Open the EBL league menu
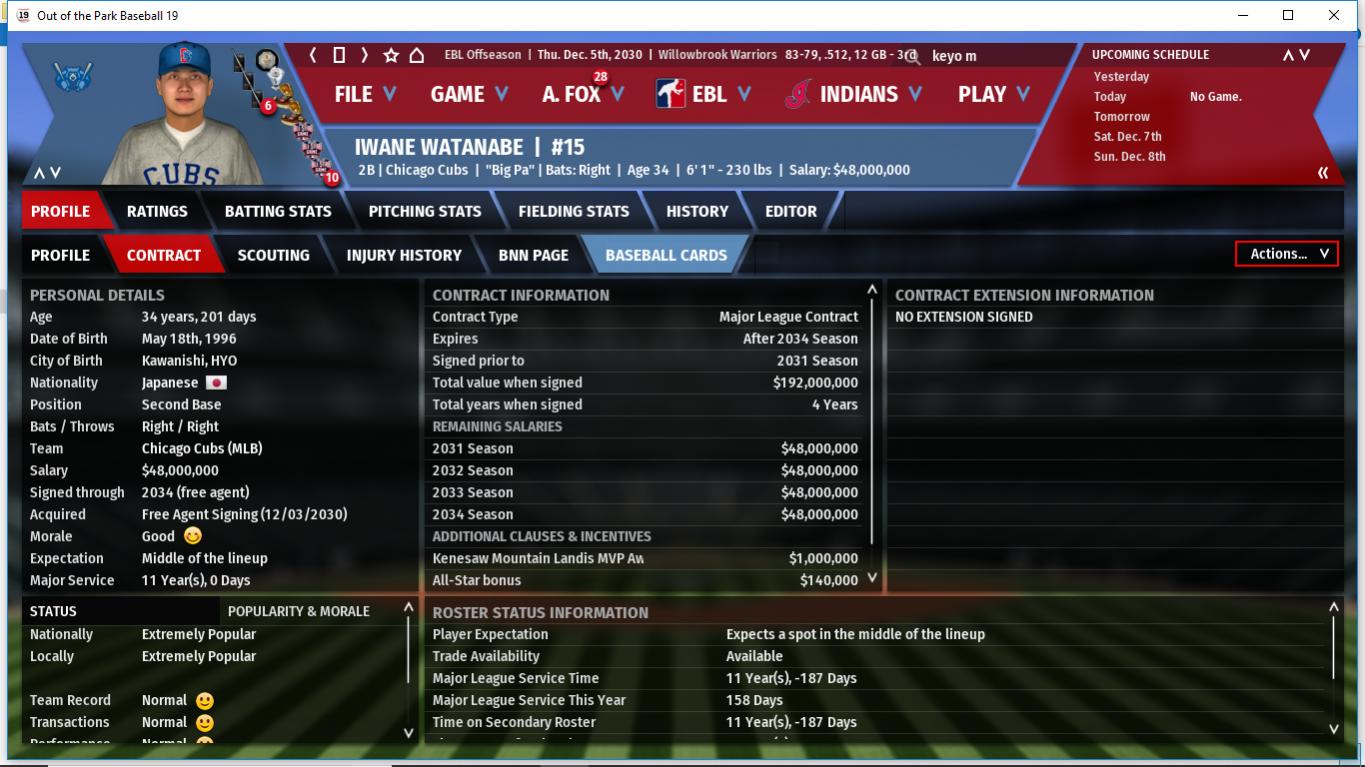Screen dimensions: 1365x767 [704, 94]
